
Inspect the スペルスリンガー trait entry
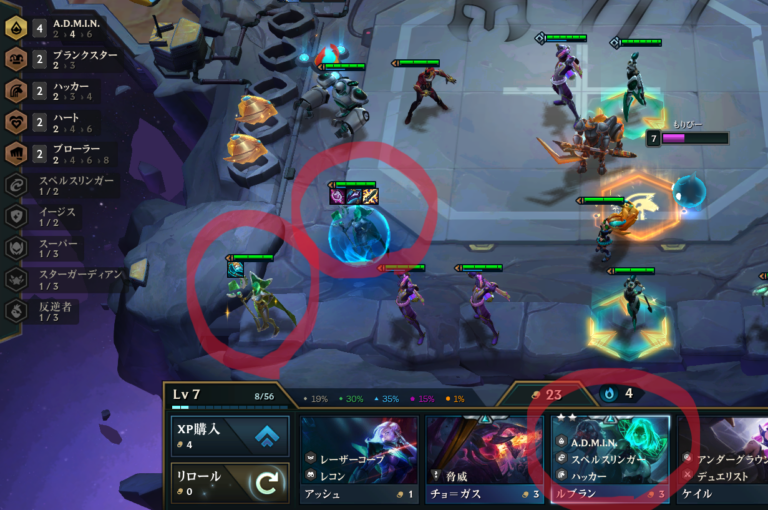[x=62, y=185]
